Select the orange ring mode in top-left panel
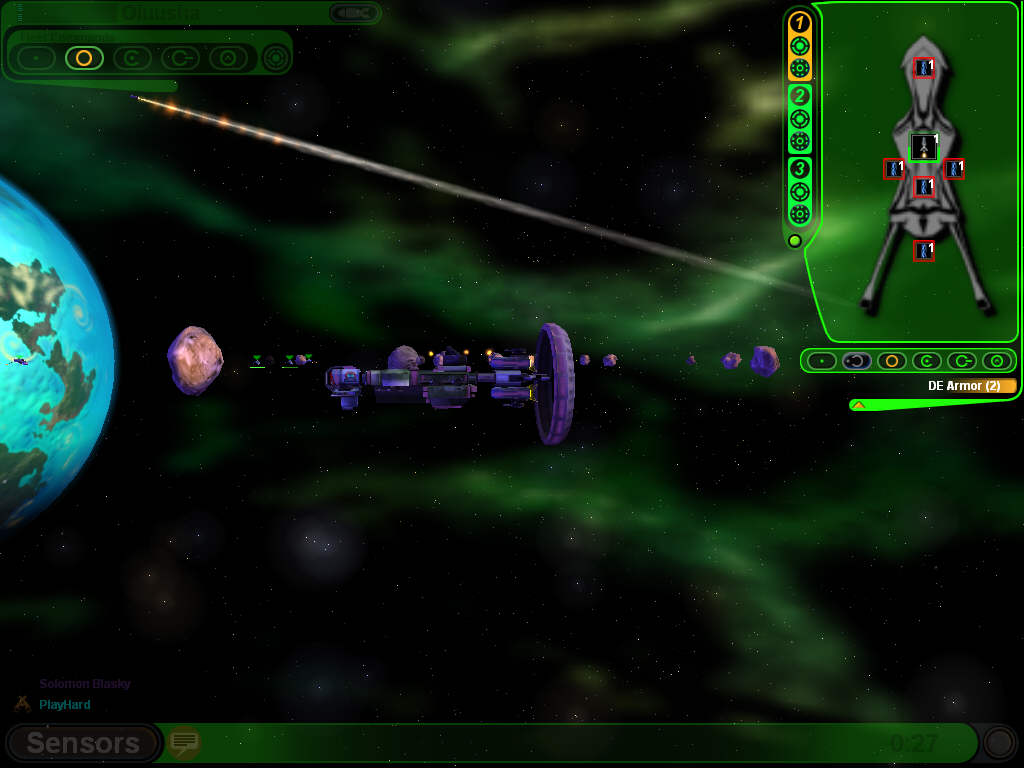This screenshot has width=1024, height=768. [x=84, y=58]
